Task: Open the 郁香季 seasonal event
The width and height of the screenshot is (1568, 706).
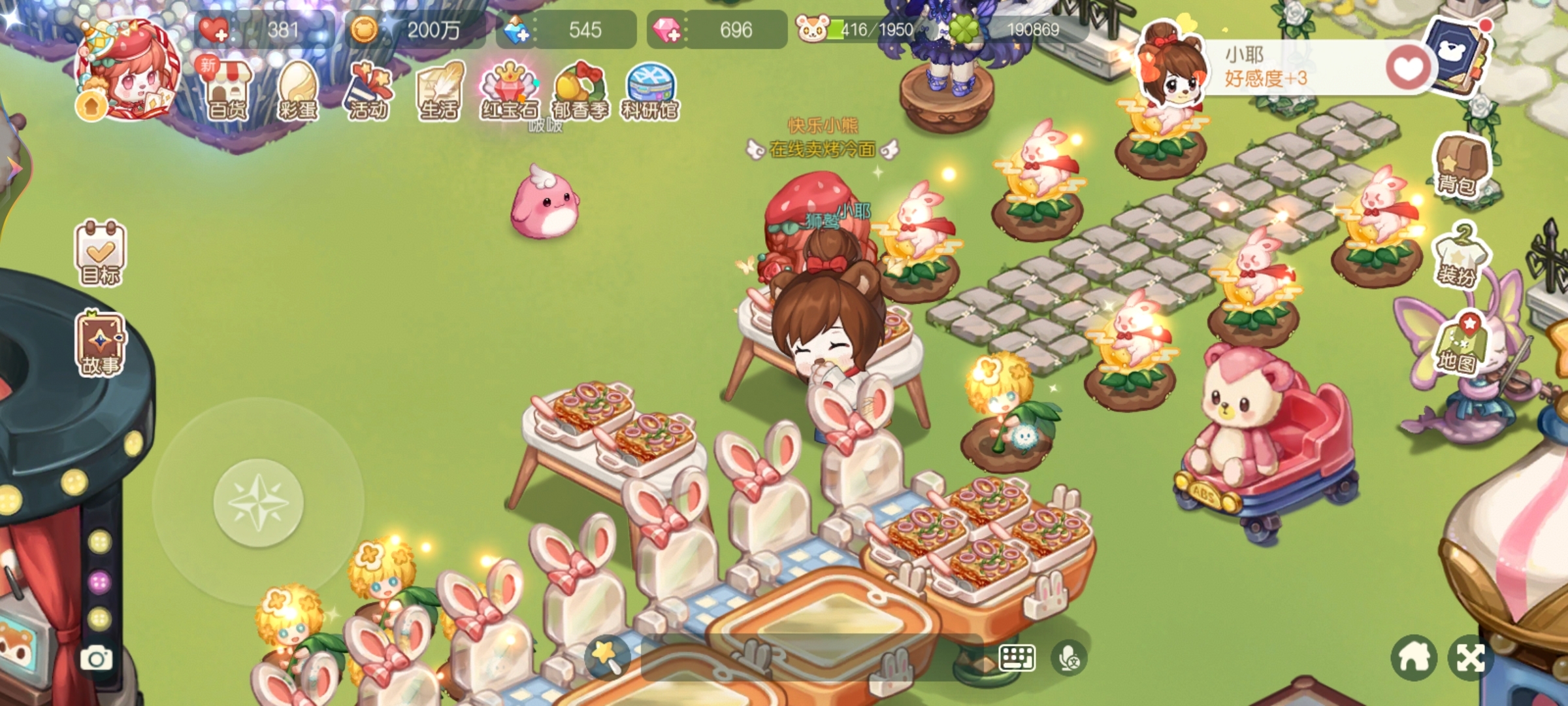Action: click(x=580, y=92)
